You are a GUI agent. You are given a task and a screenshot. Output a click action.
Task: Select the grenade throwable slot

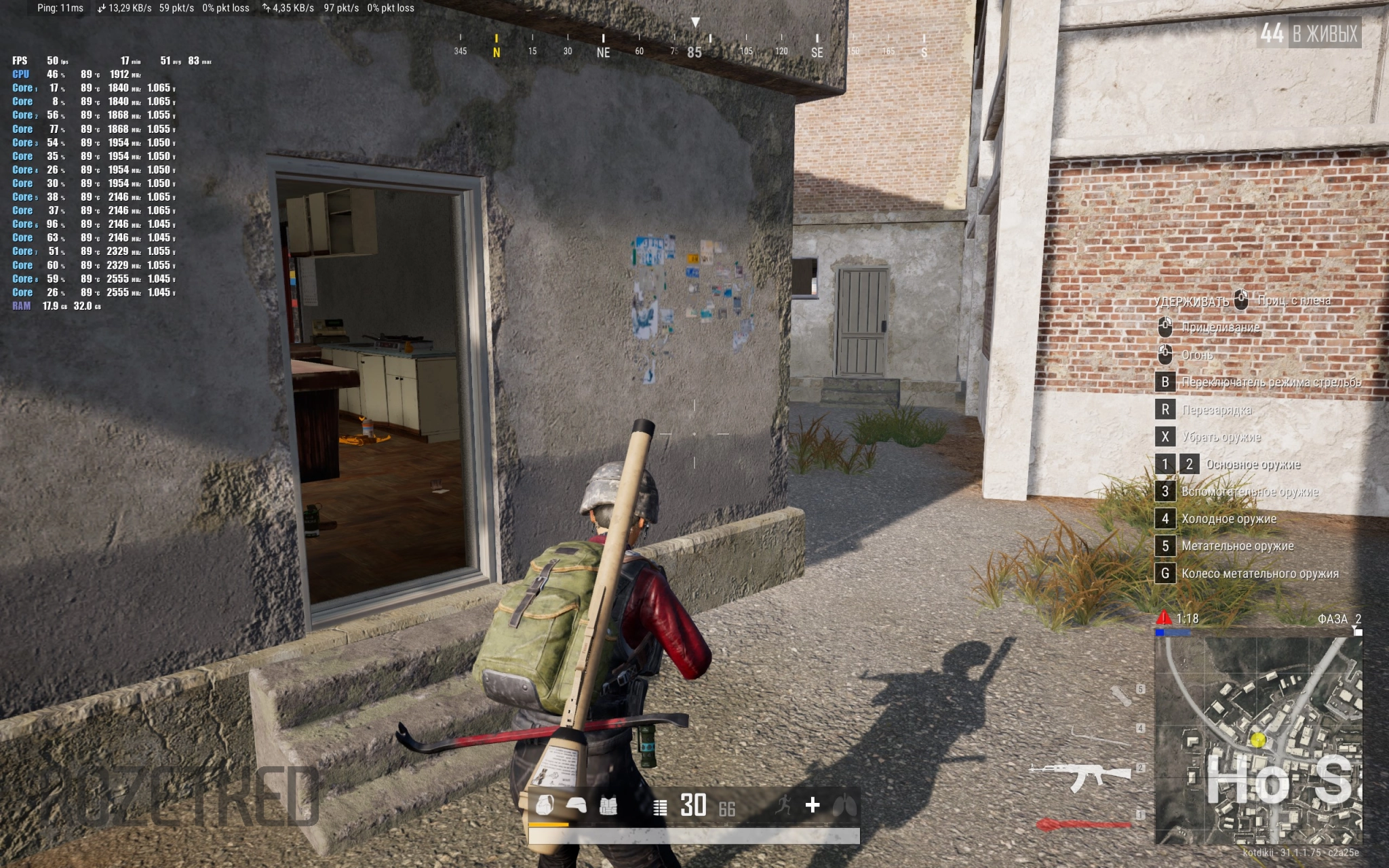coord(1122,694)
